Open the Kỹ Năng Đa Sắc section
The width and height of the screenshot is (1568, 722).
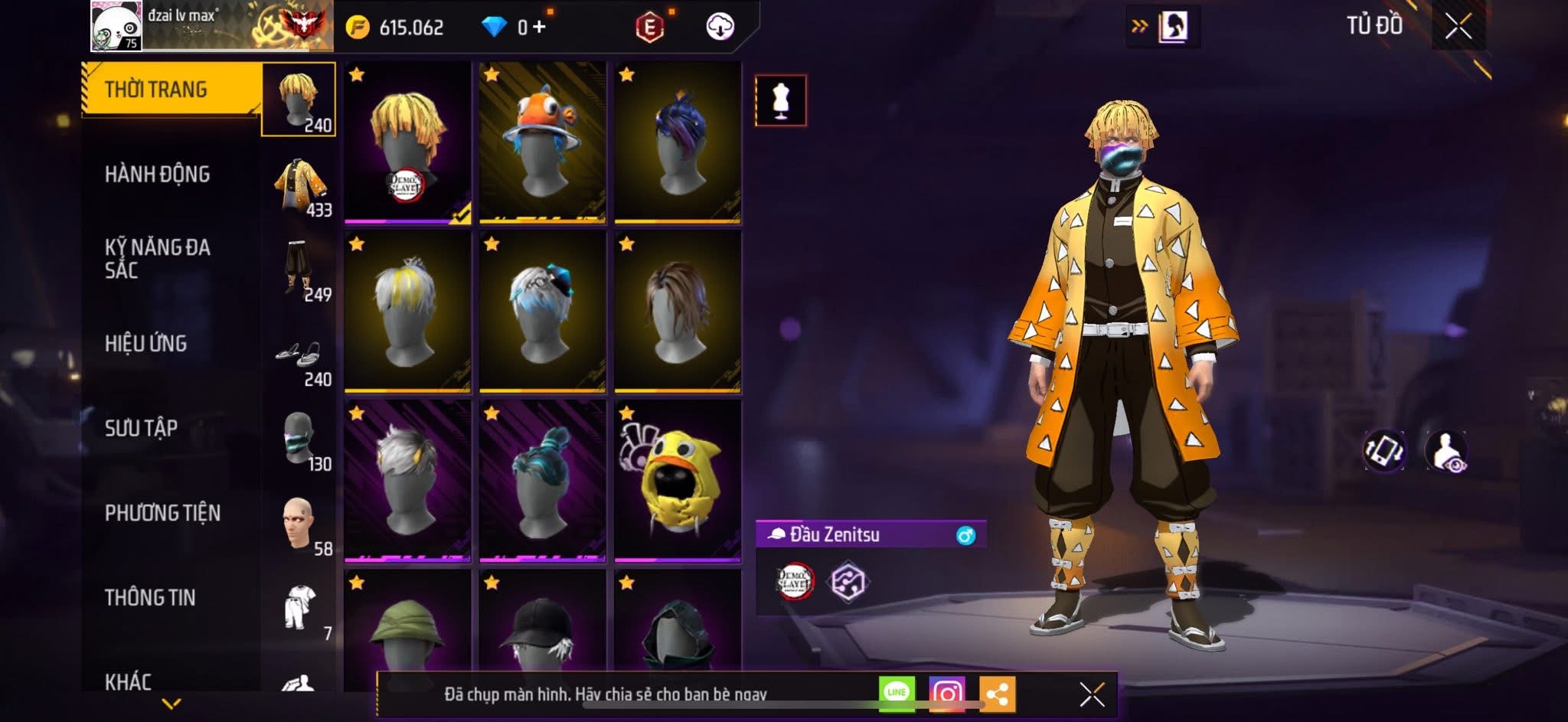(157, 258)
